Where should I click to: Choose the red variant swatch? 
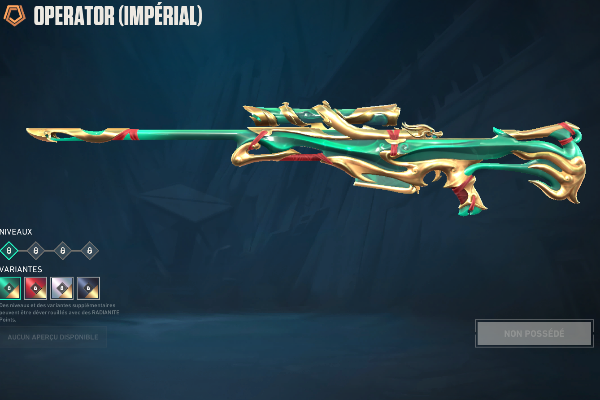pos(36,288)
